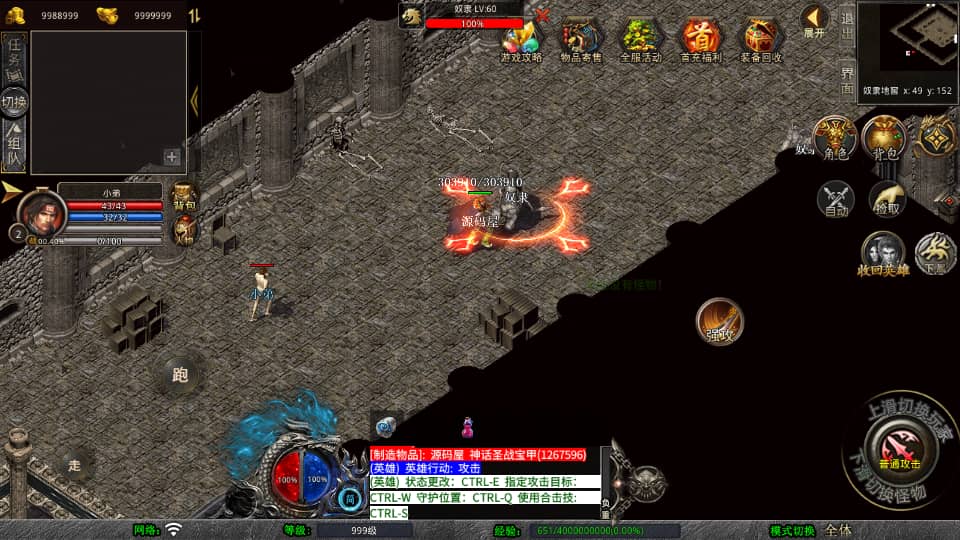
Task: Open the 装备回收 equipment recycling chest
Action: pos(762,40)
